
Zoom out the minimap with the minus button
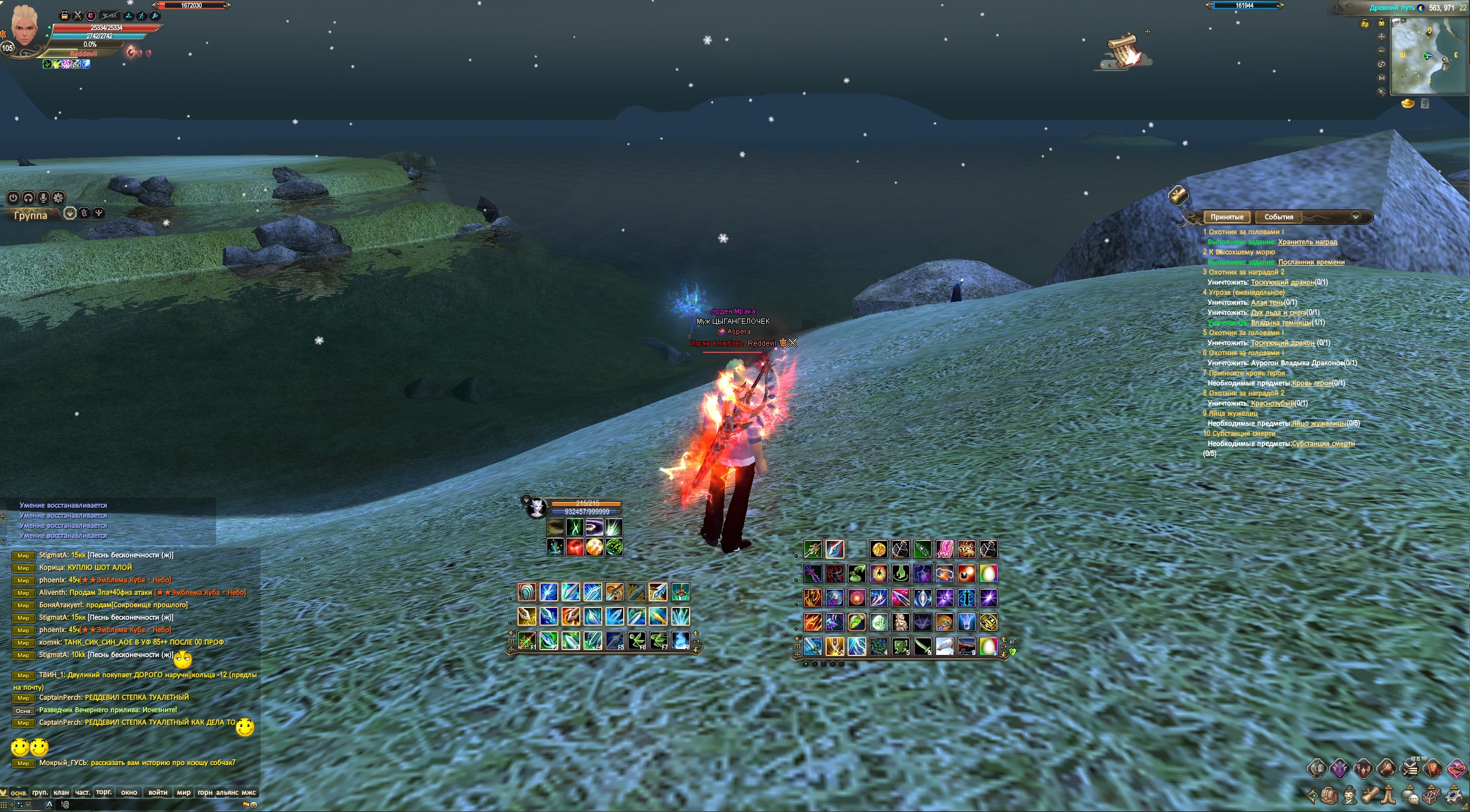1382,50
